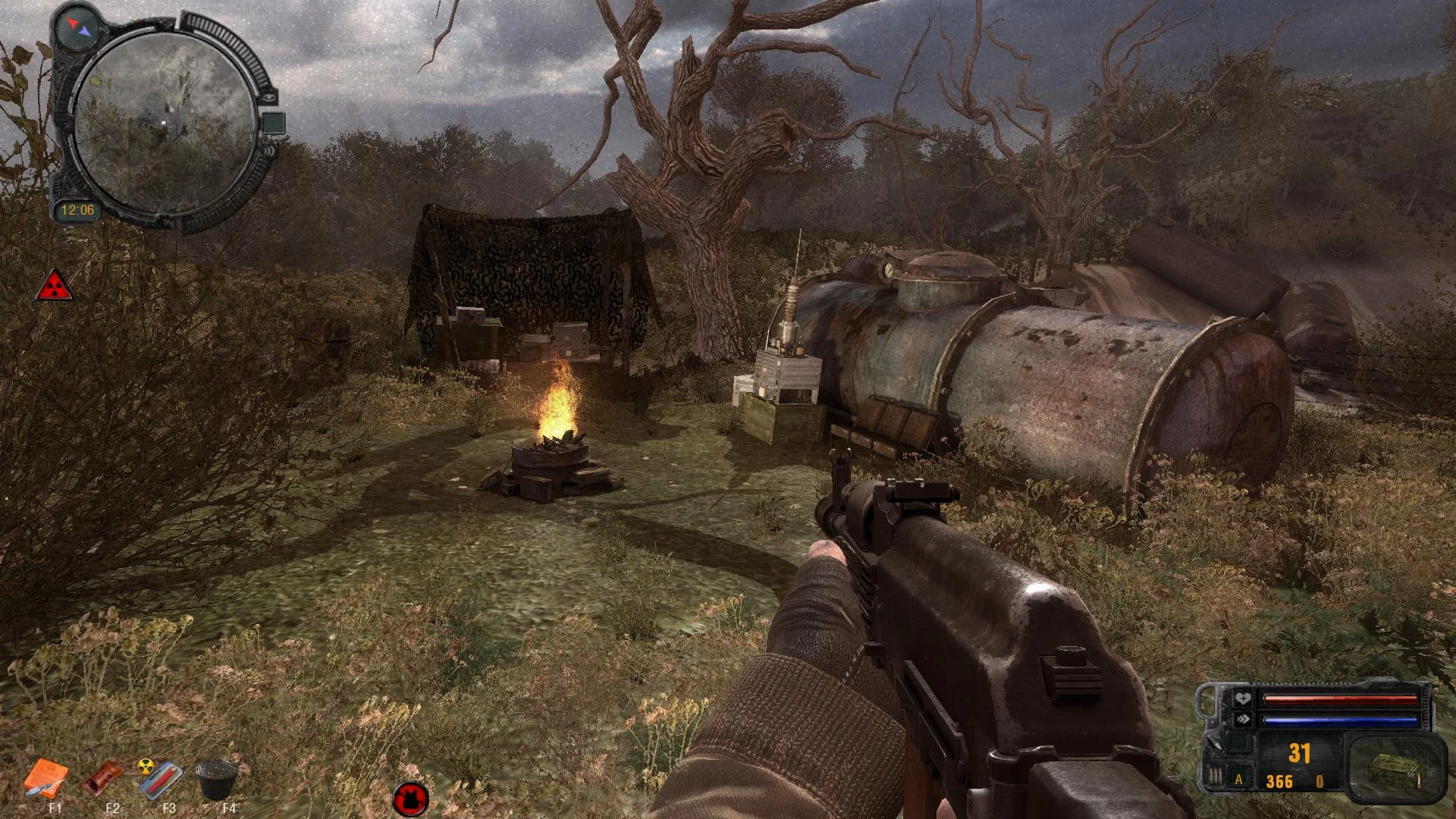The width and height of the screenshot is (1456, 819).
Task: Select the black container item in slot F4
Action: [x=217, y=779]
